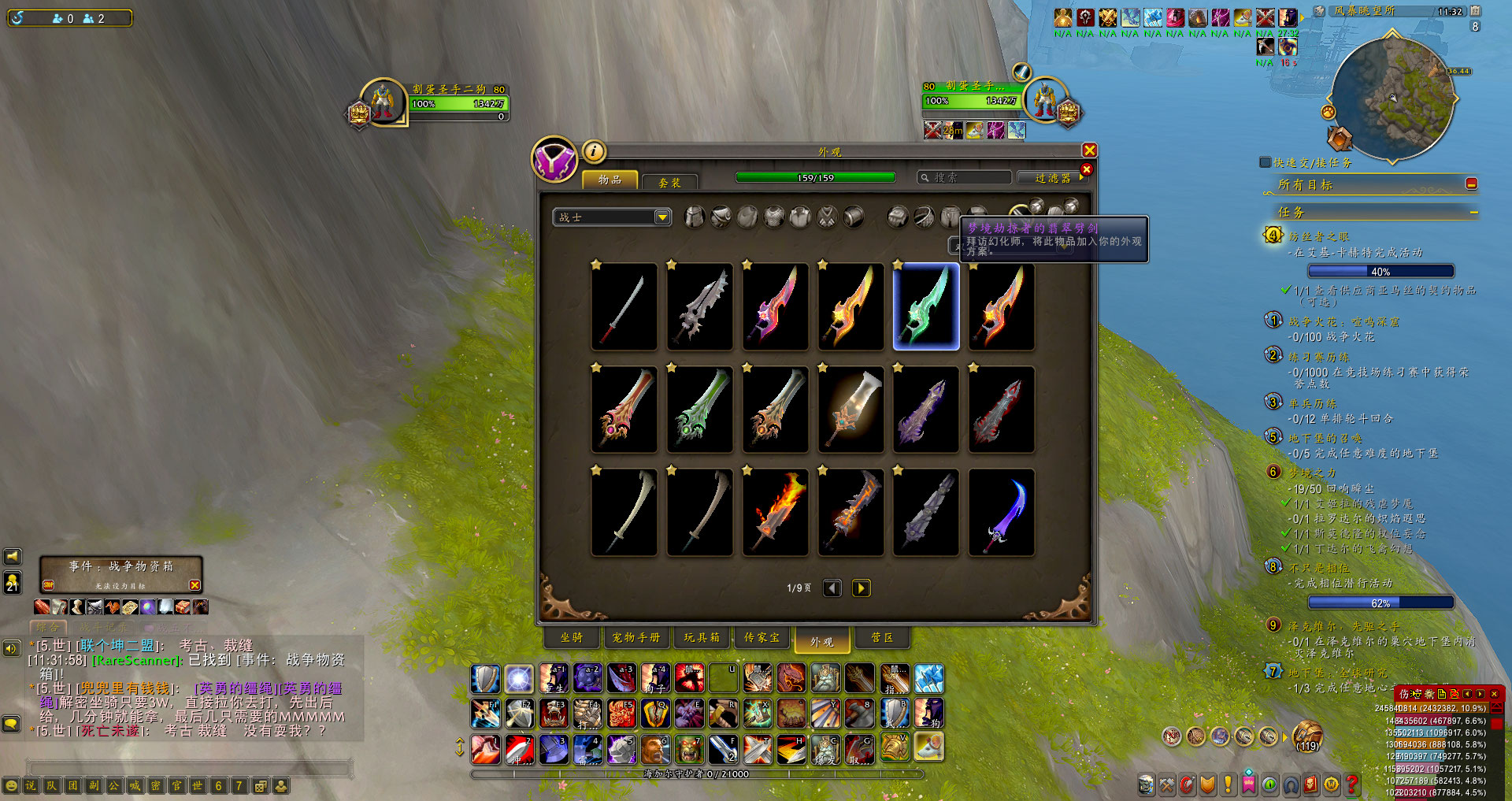Show the 传家宝 heirlooms tab

[x=762, y=638]
